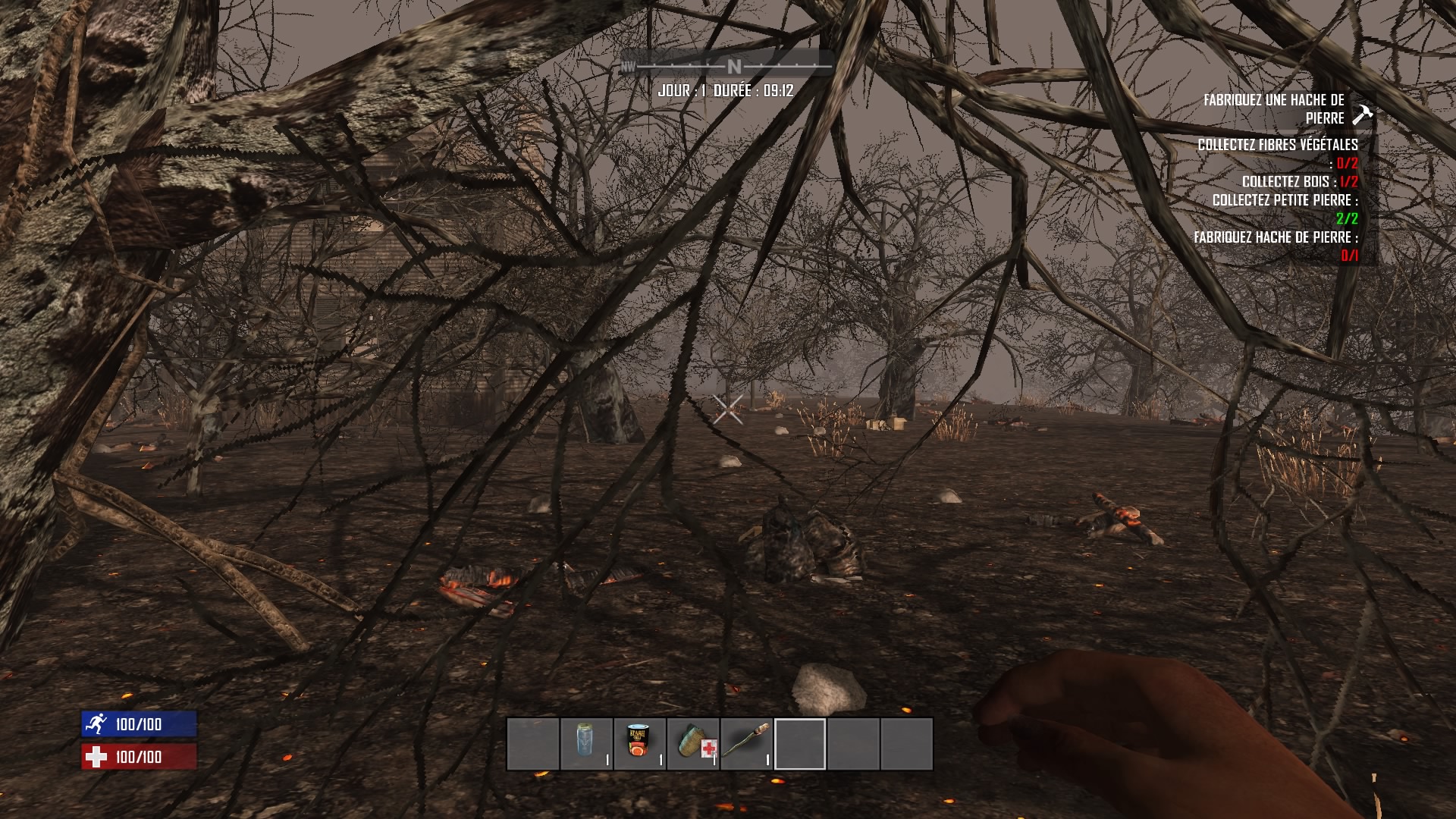Click the highlighted empty hotbar slot
The height and width of the screenshot is (819, 1456).
pyautogui.click(x=800, y=744)
